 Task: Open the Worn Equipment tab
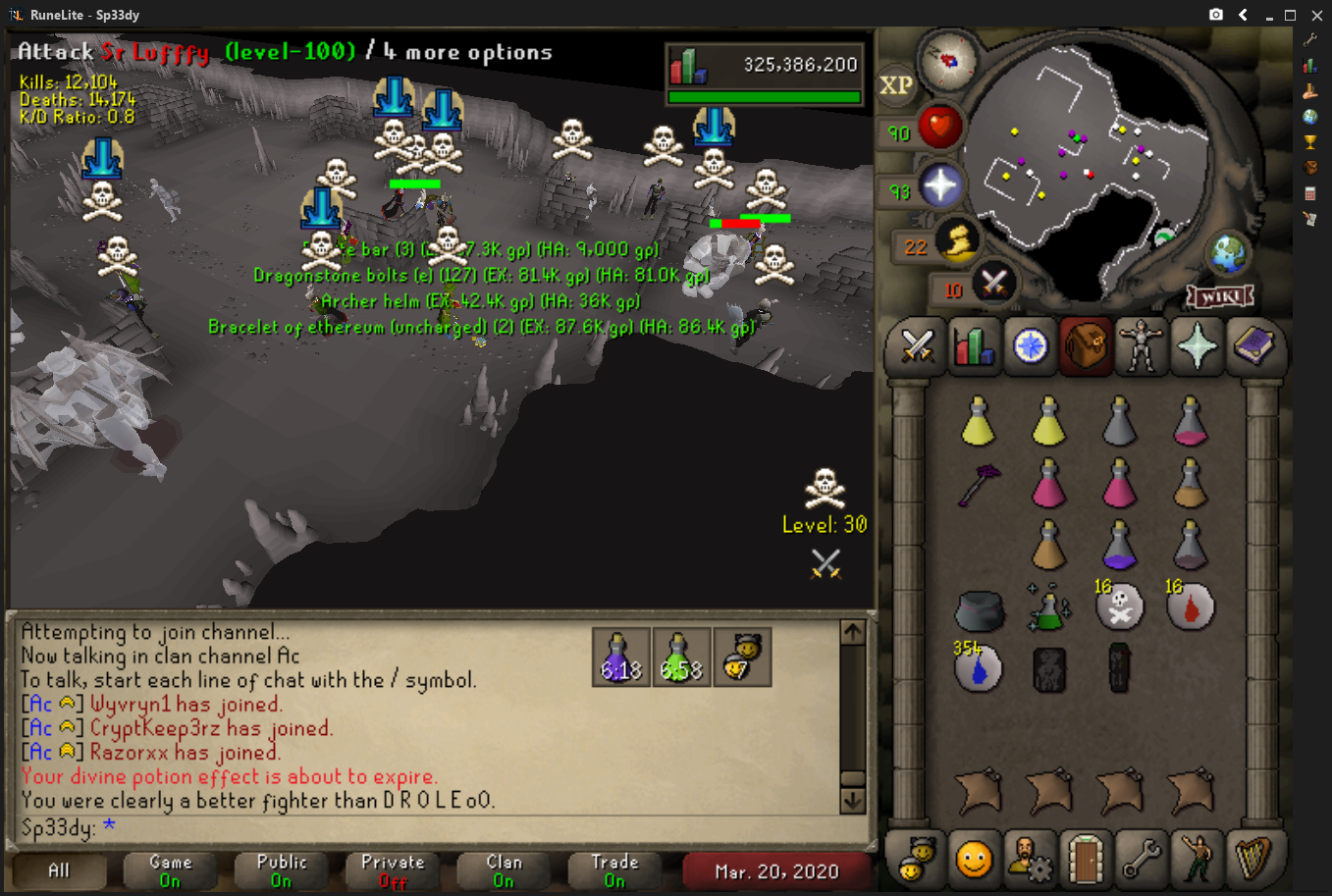pyautogui.click(x=1141, y=346)
